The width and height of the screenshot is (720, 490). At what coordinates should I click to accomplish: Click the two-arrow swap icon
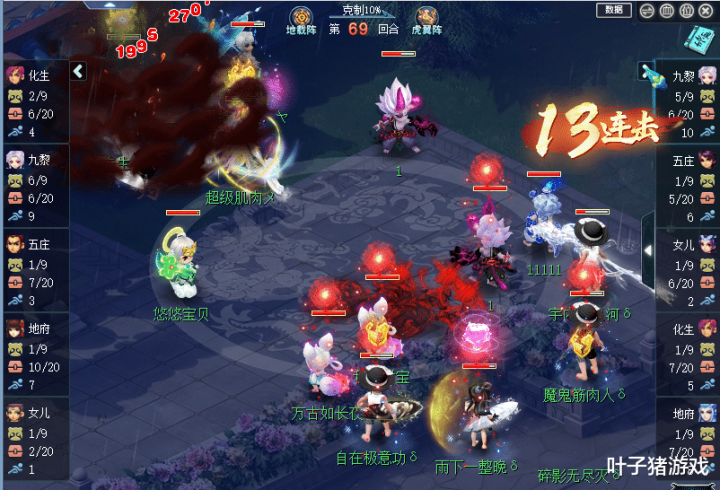click(x=647, y=11)
